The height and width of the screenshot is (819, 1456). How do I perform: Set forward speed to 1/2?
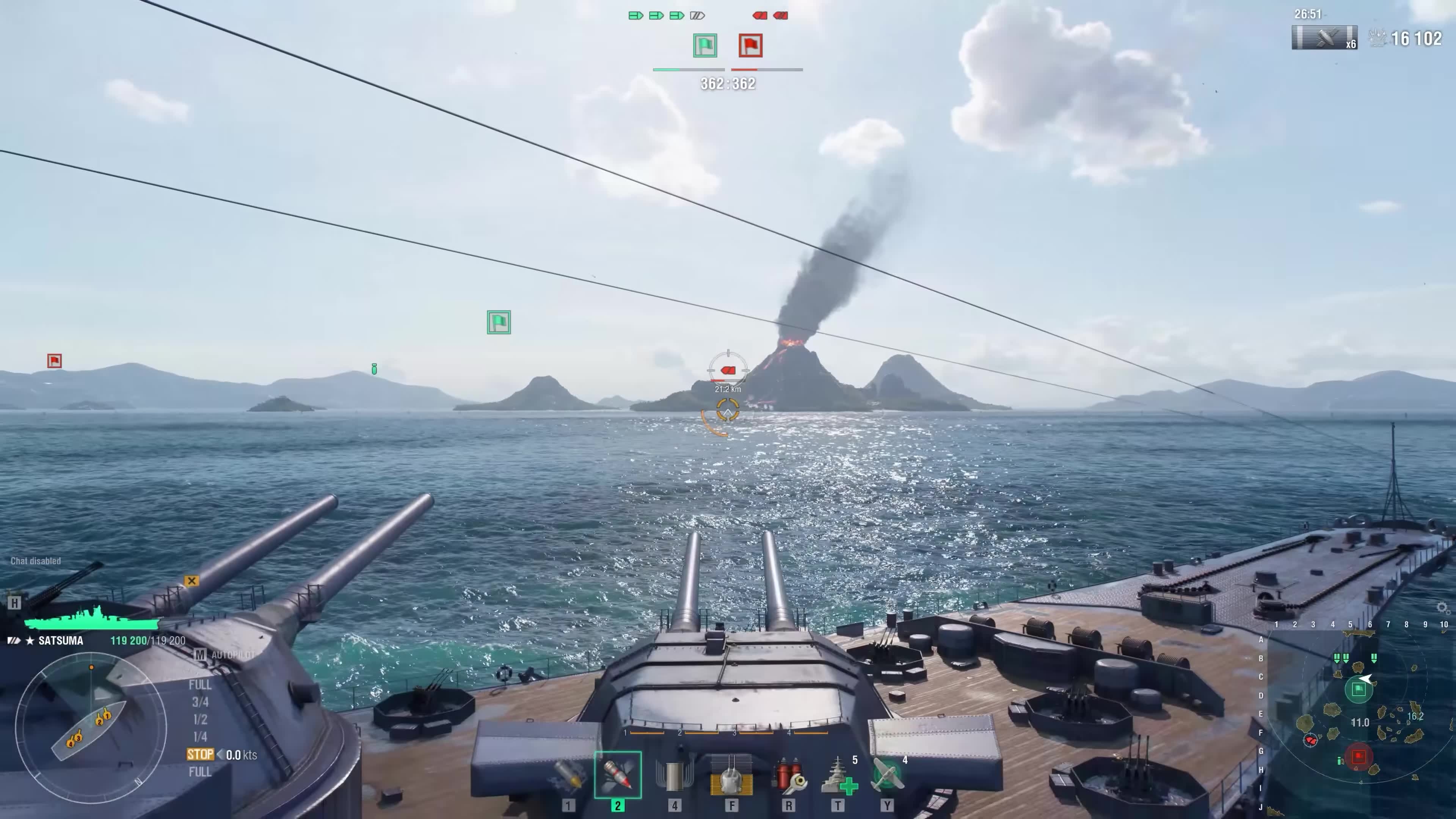click(200, 720)
